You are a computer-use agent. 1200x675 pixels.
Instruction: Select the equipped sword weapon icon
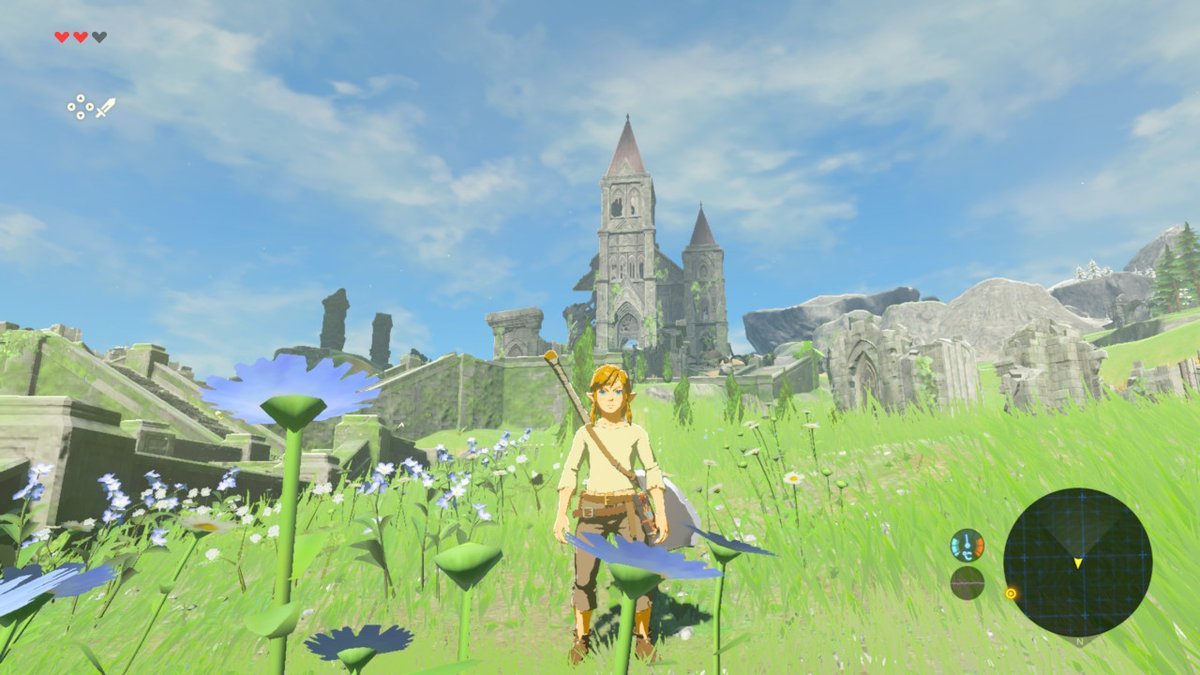[105, 107]
